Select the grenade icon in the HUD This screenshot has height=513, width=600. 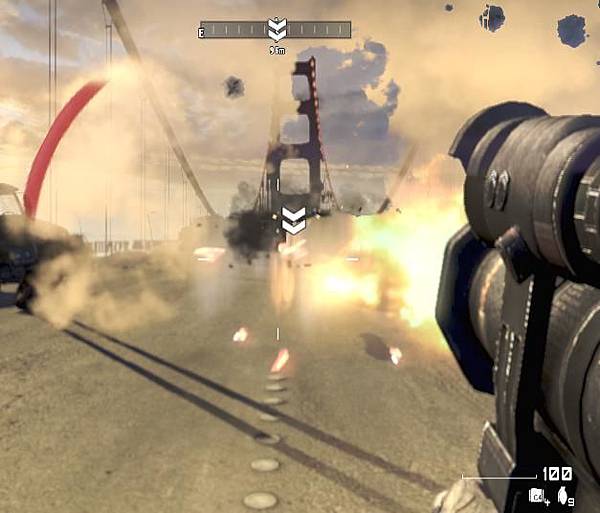click(x=561, y=494)
